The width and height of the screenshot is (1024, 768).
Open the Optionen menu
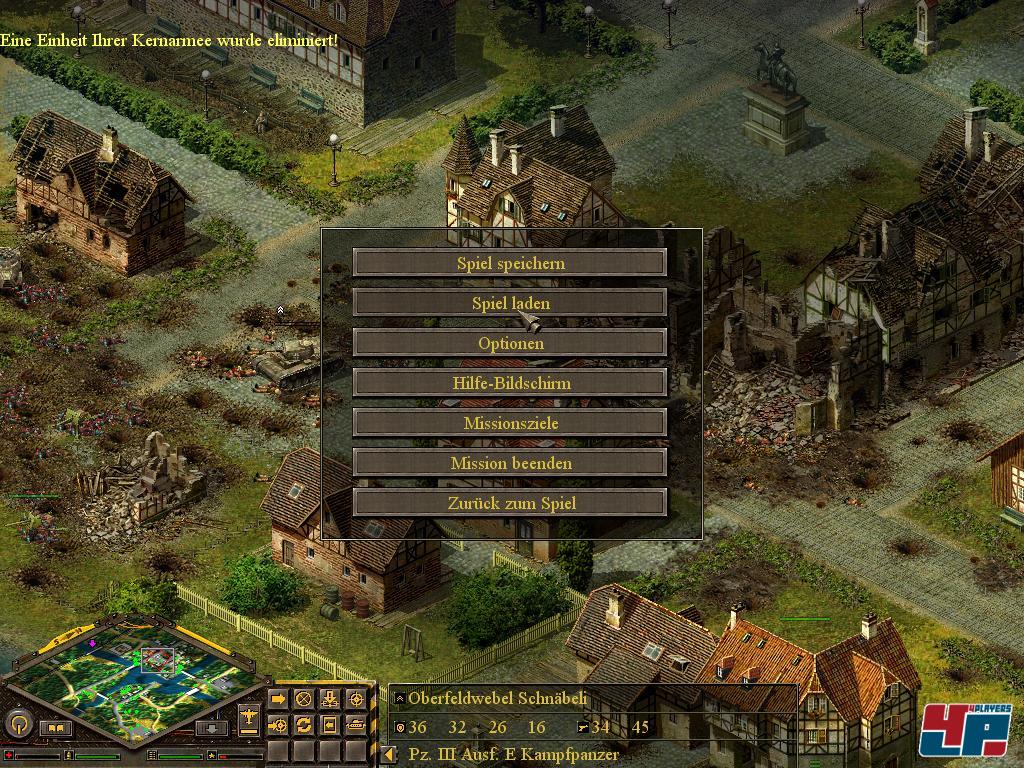510,343
